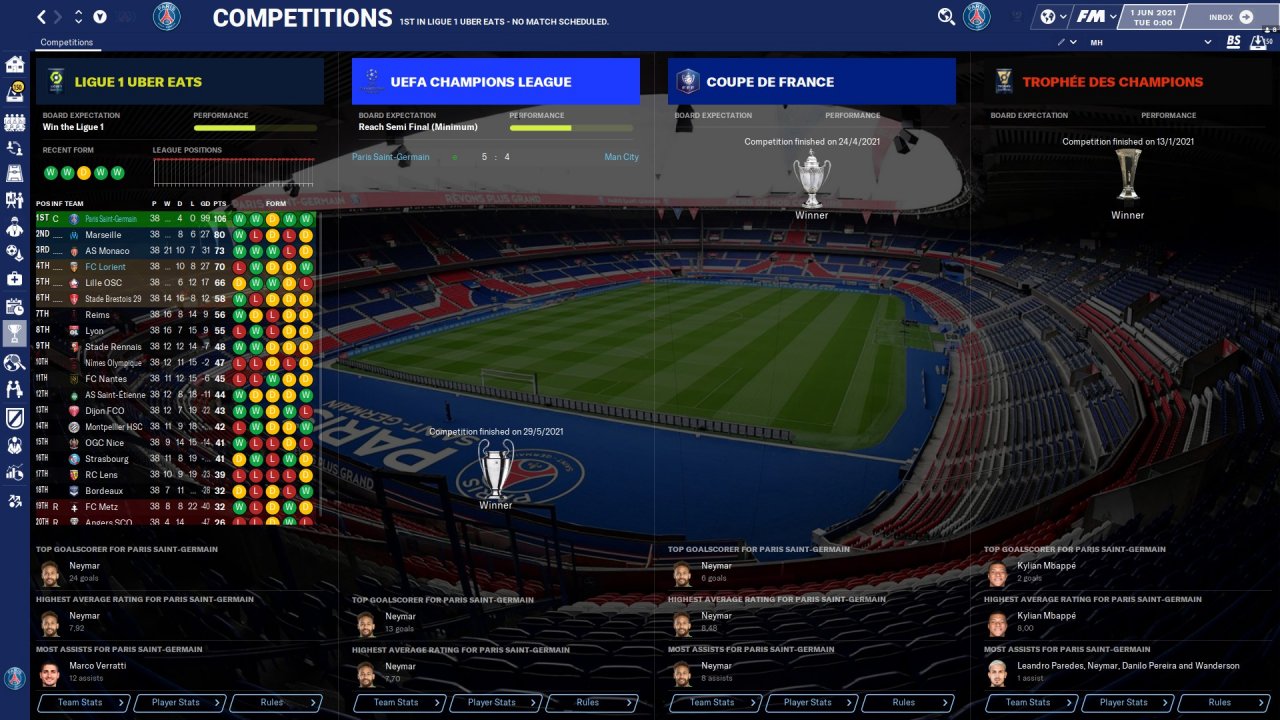Open the Ligue 1 Uber Eats header
The image size is (1280, 720).
(180, 82)
